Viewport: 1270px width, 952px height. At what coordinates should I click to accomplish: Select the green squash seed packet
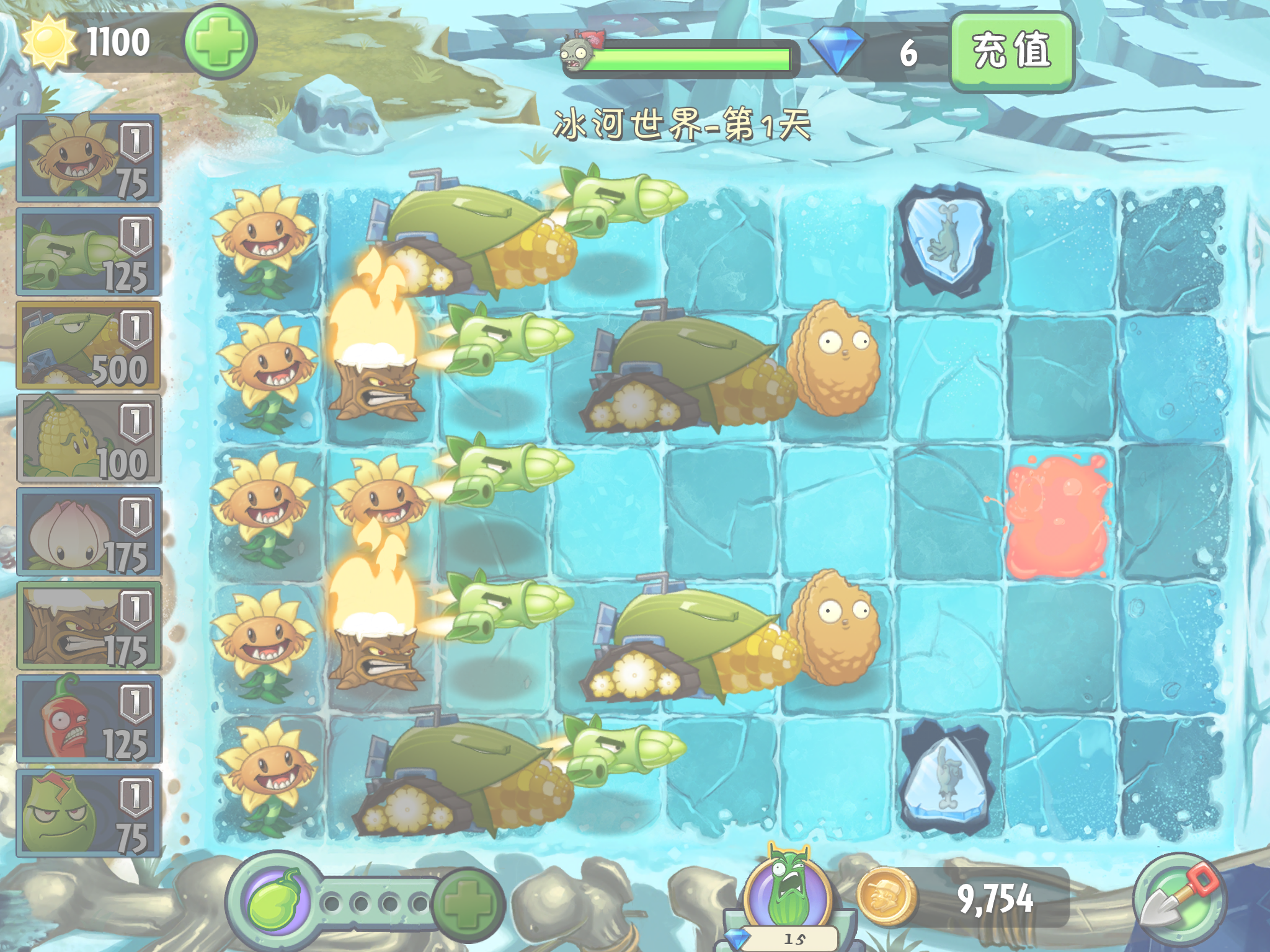89,813
